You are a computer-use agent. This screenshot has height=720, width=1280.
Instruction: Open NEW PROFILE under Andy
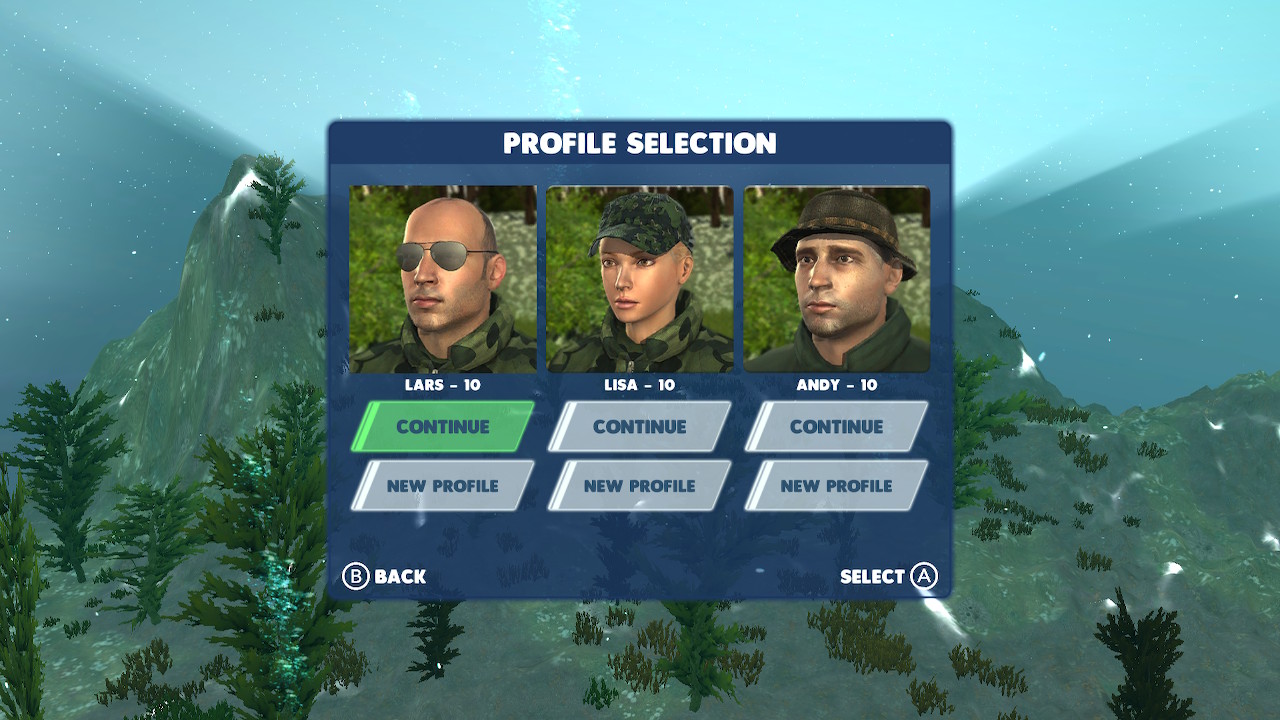coord(836,485)
